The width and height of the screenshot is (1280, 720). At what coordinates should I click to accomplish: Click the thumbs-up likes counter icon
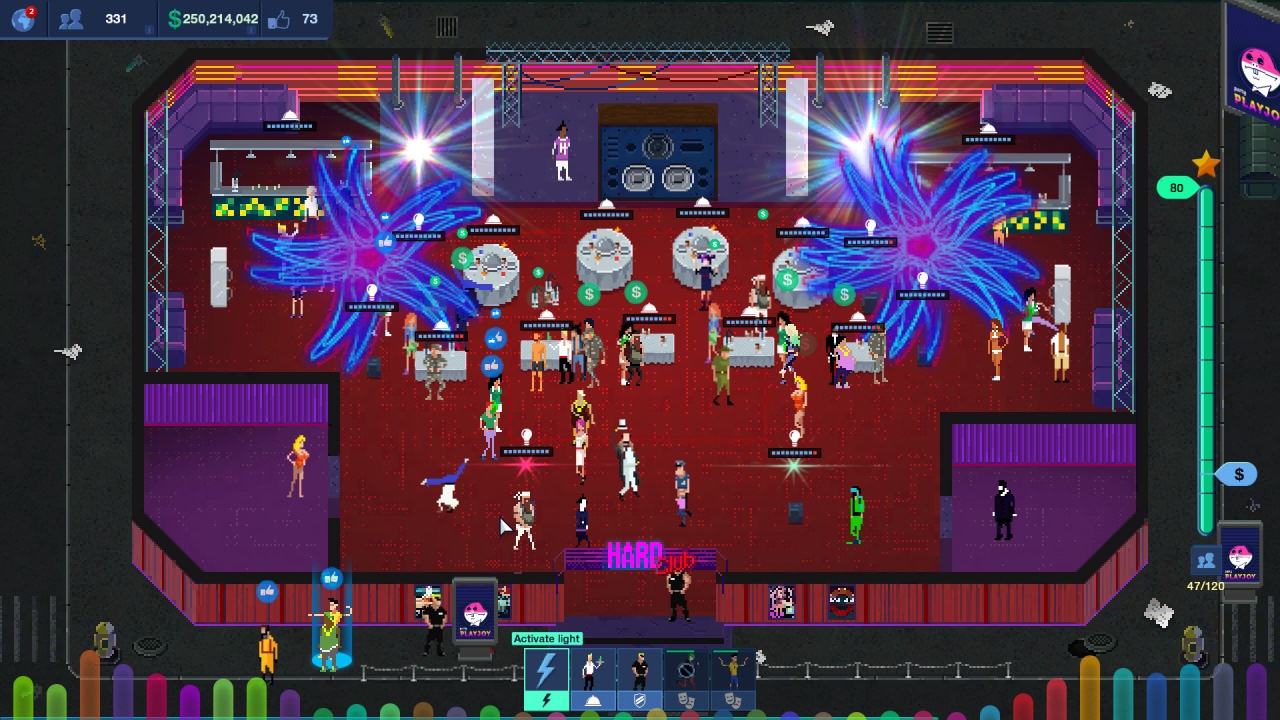click(281, 18)
